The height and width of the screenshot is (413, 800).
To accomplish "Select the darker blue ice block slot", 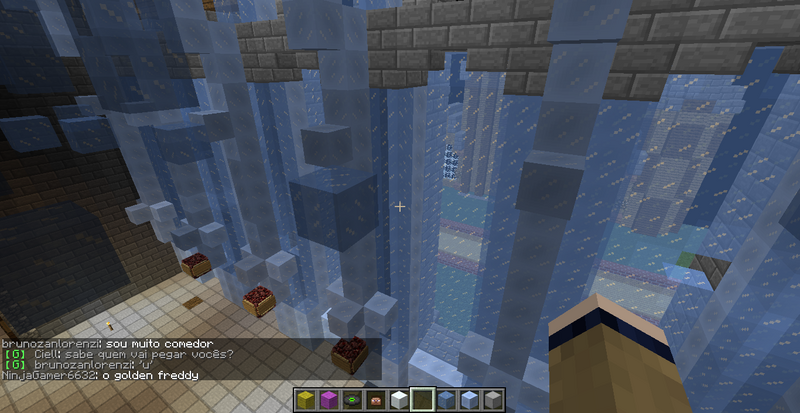I will point(446,400).
